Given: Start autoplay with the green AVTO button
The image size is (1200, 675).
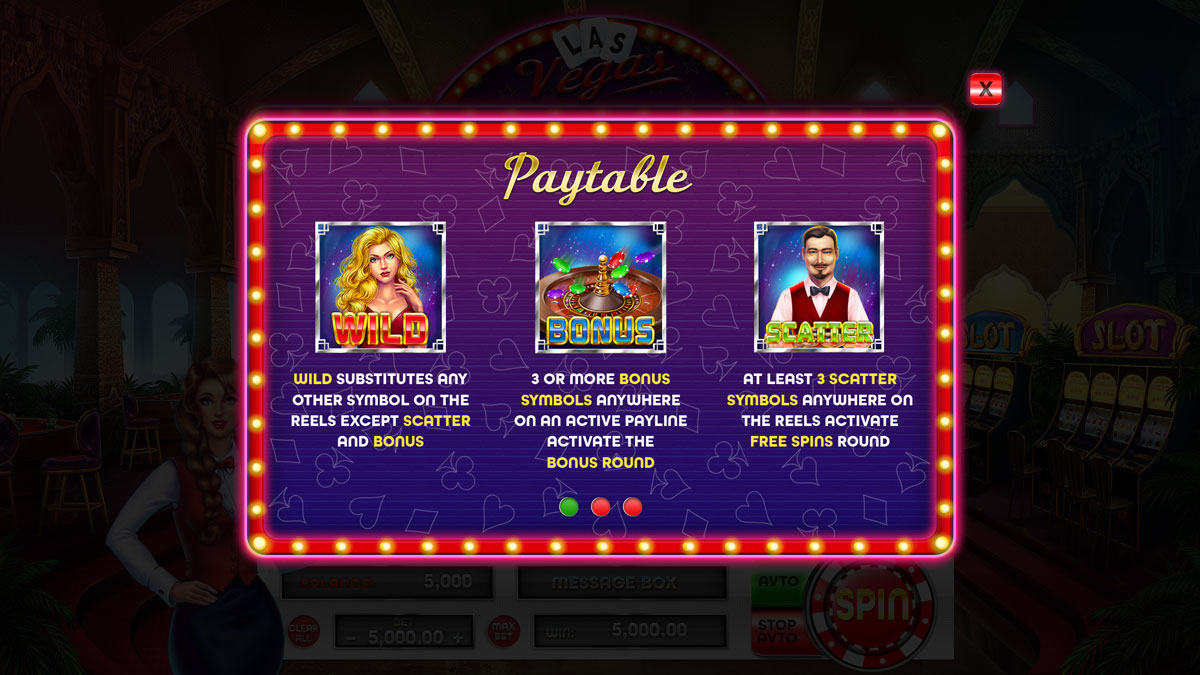Looking at the screenshot, I should click(x=779, y=583).
